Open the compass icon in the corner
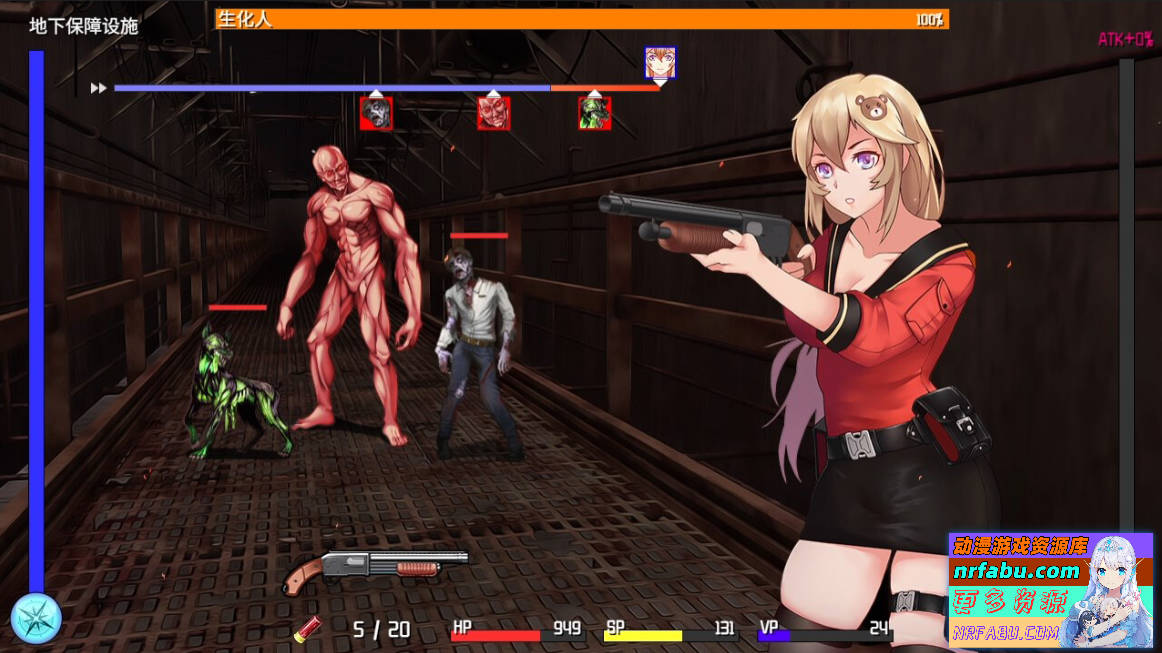 (37, 618)
